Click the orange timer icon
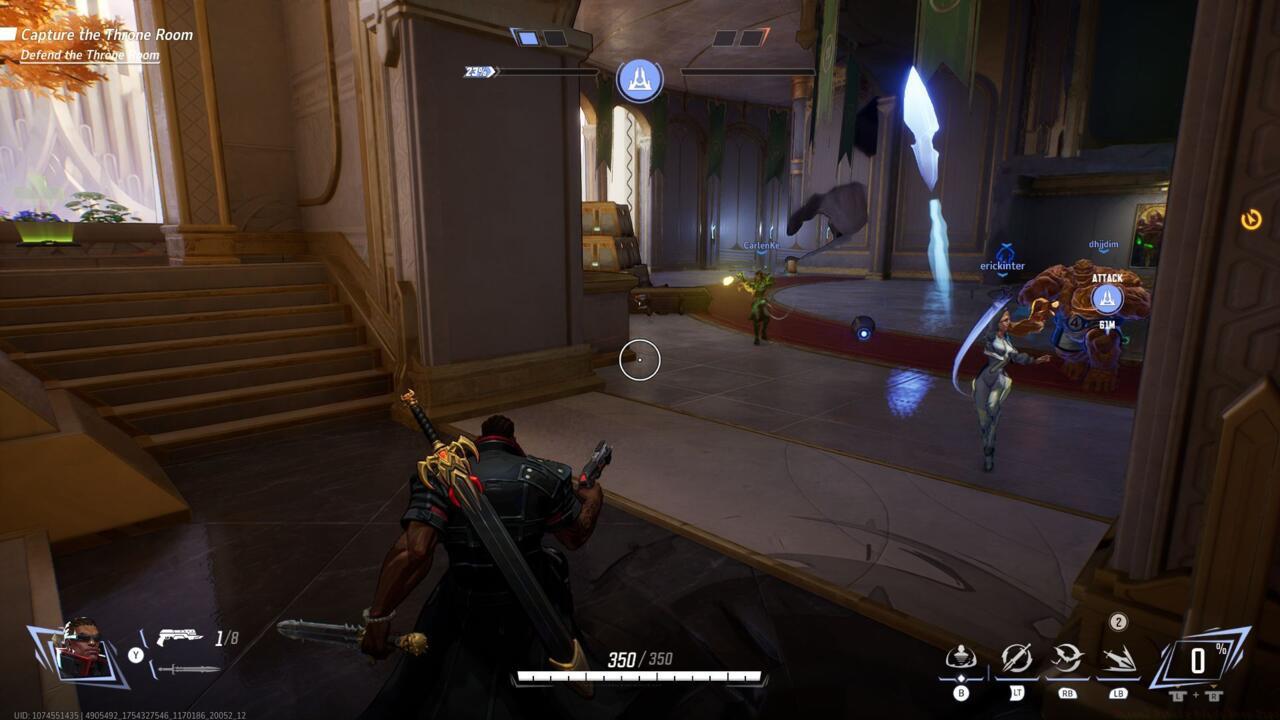 tap(1251, 219)
